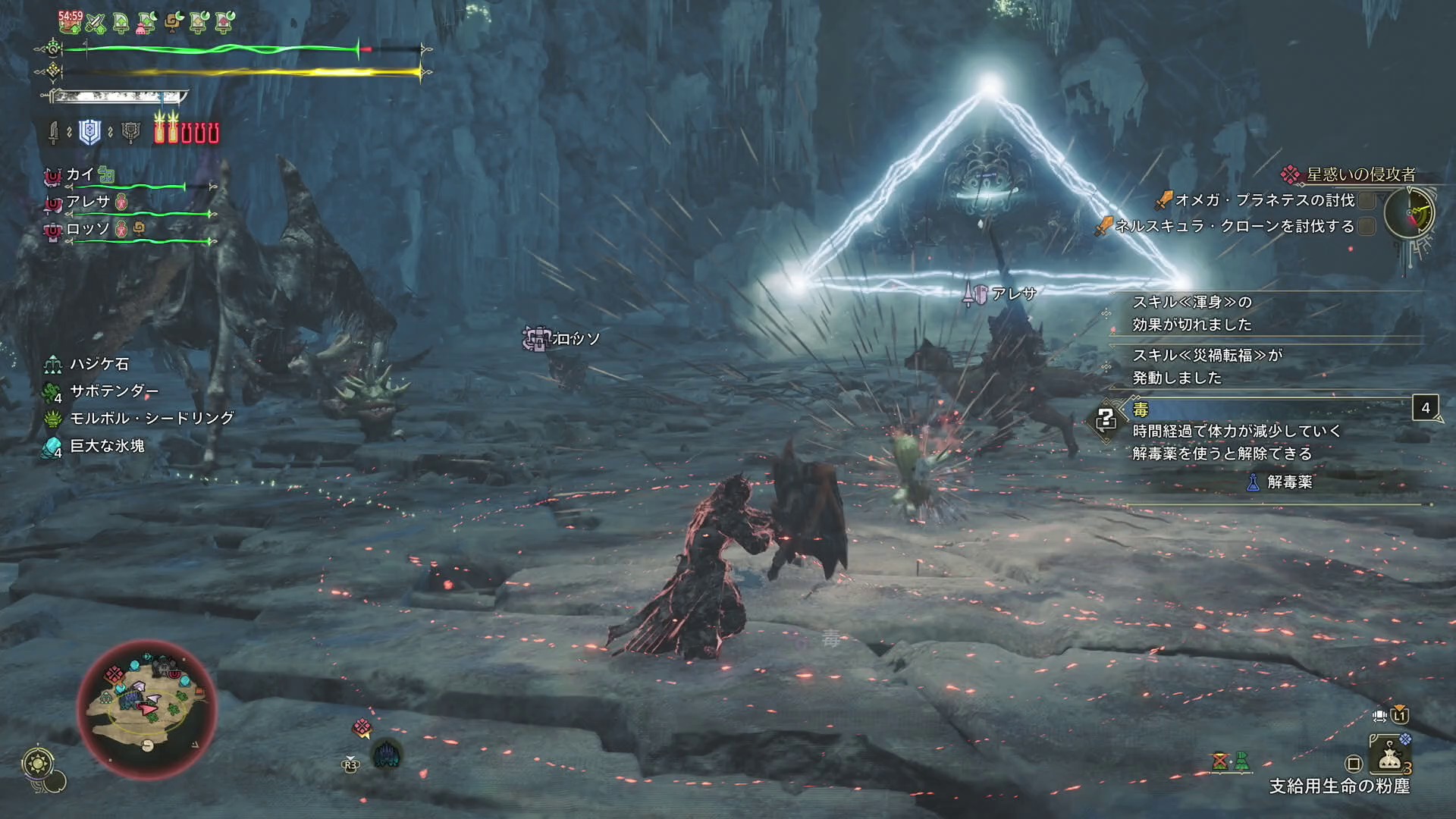Click the circular minimap
The height and width of the screenshot is (819, 1456).
click(x=147, y=708)
